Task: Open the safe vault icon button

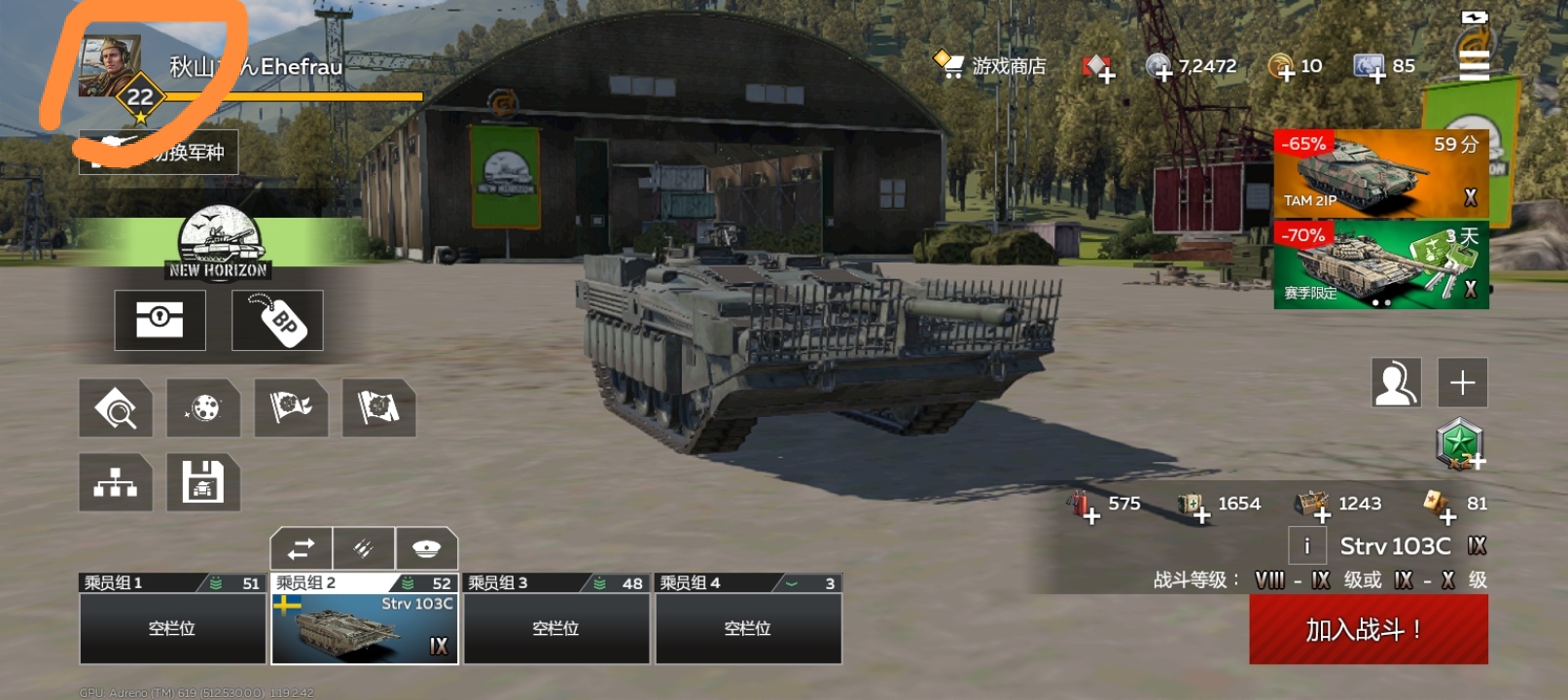Action: [160, 320]
